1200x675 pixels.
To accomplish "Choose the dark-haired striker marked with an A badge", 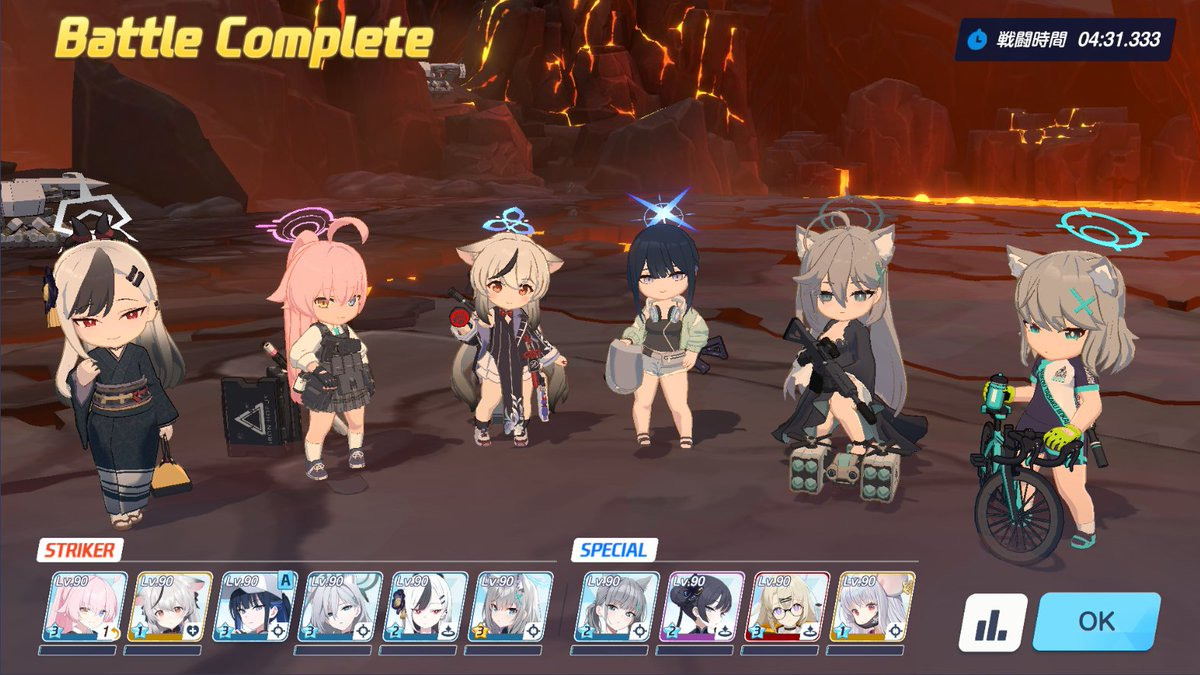I will tap(256, 606).
